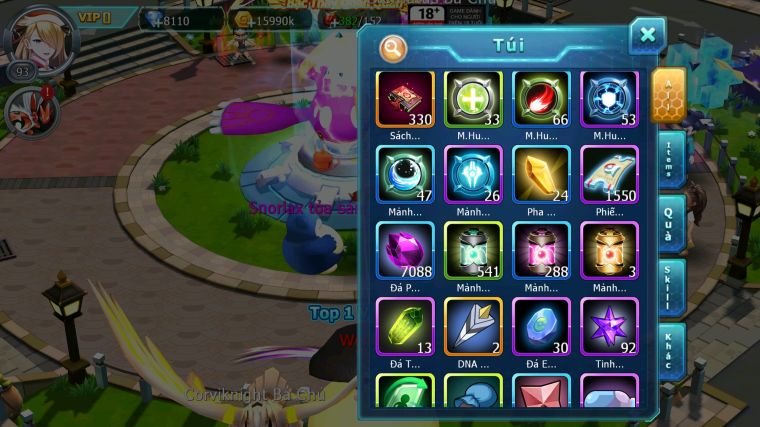Pick the eyeball shard item with 47
The height and width of the screenshot is (427, 760).
(x=405, y=174)
